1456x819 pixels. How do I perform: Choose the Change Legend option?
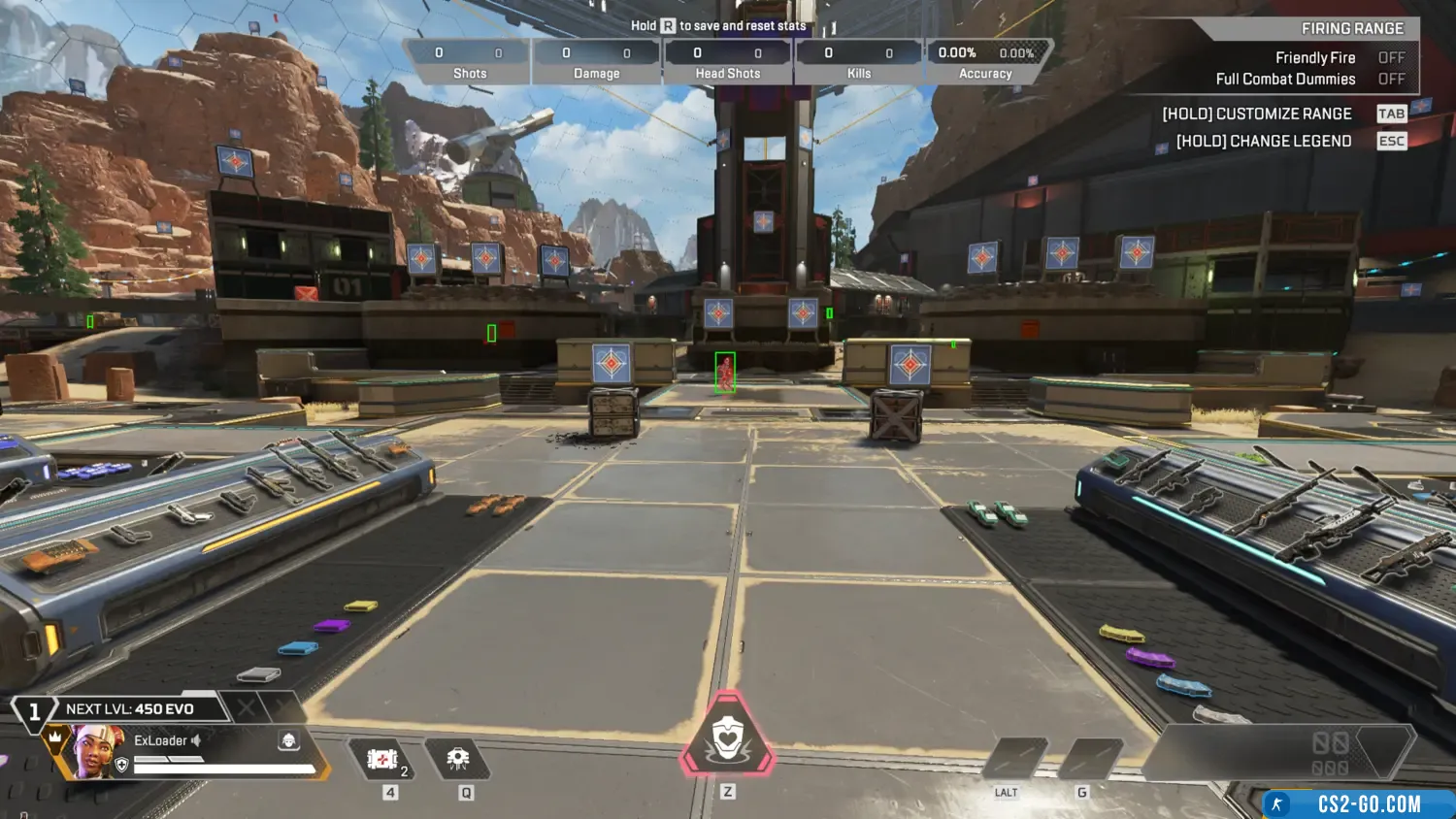(x=1264, y=141)
